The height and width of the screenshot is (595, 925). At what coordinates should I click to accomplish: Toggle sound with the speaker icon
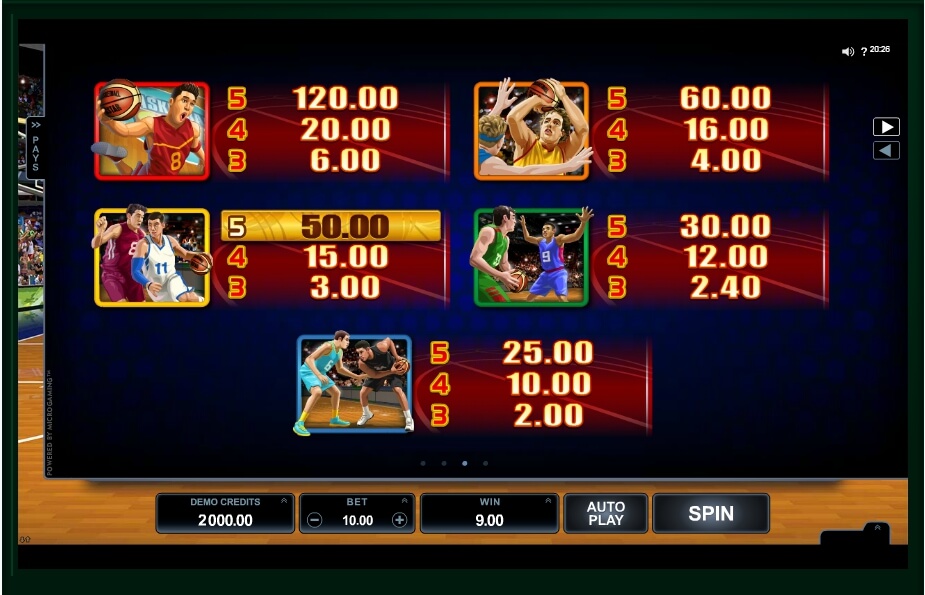coord(848,51)
